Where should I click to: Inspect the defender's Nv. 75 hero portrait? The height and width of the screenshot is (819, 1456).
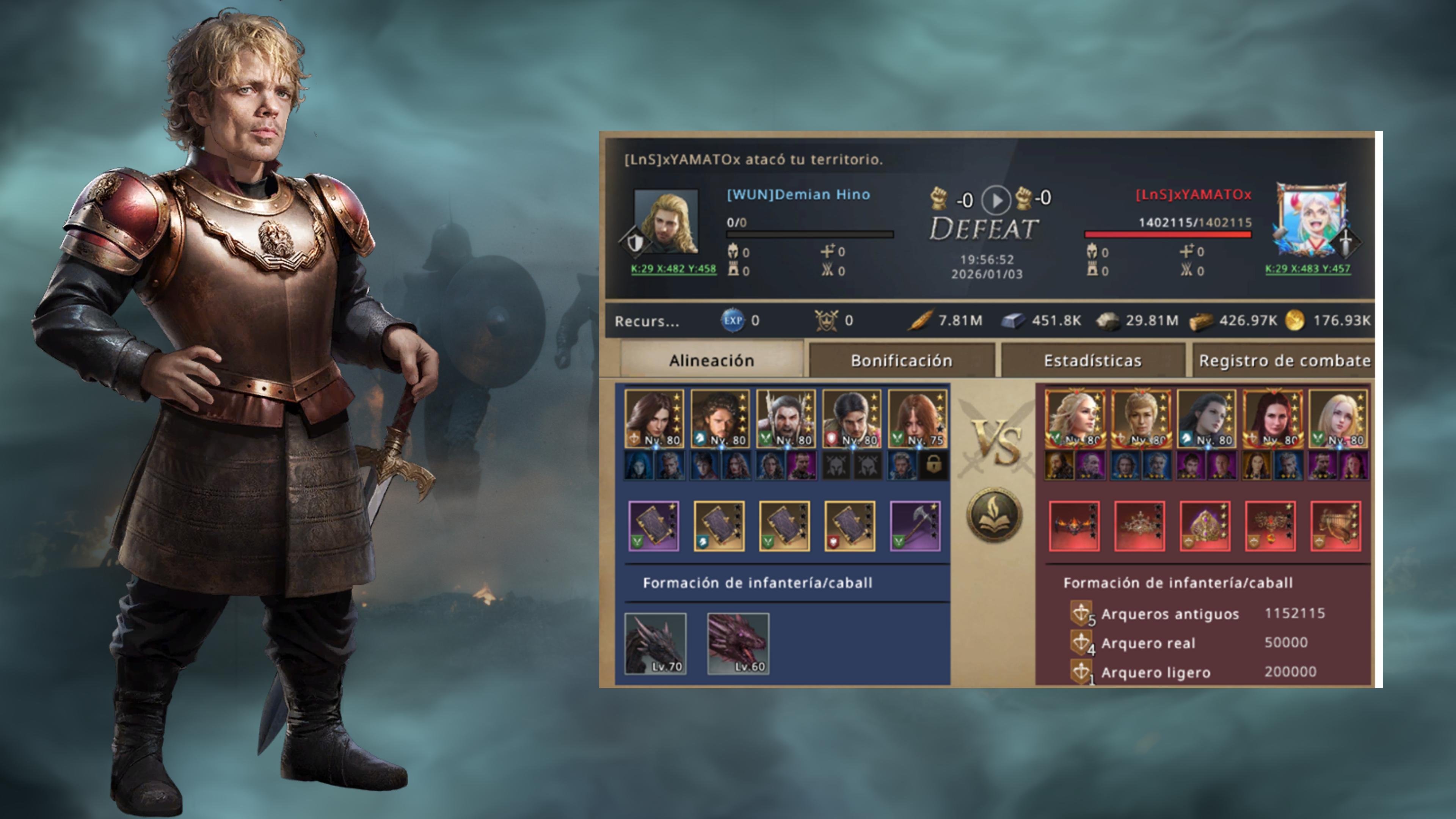coord(917,419)
